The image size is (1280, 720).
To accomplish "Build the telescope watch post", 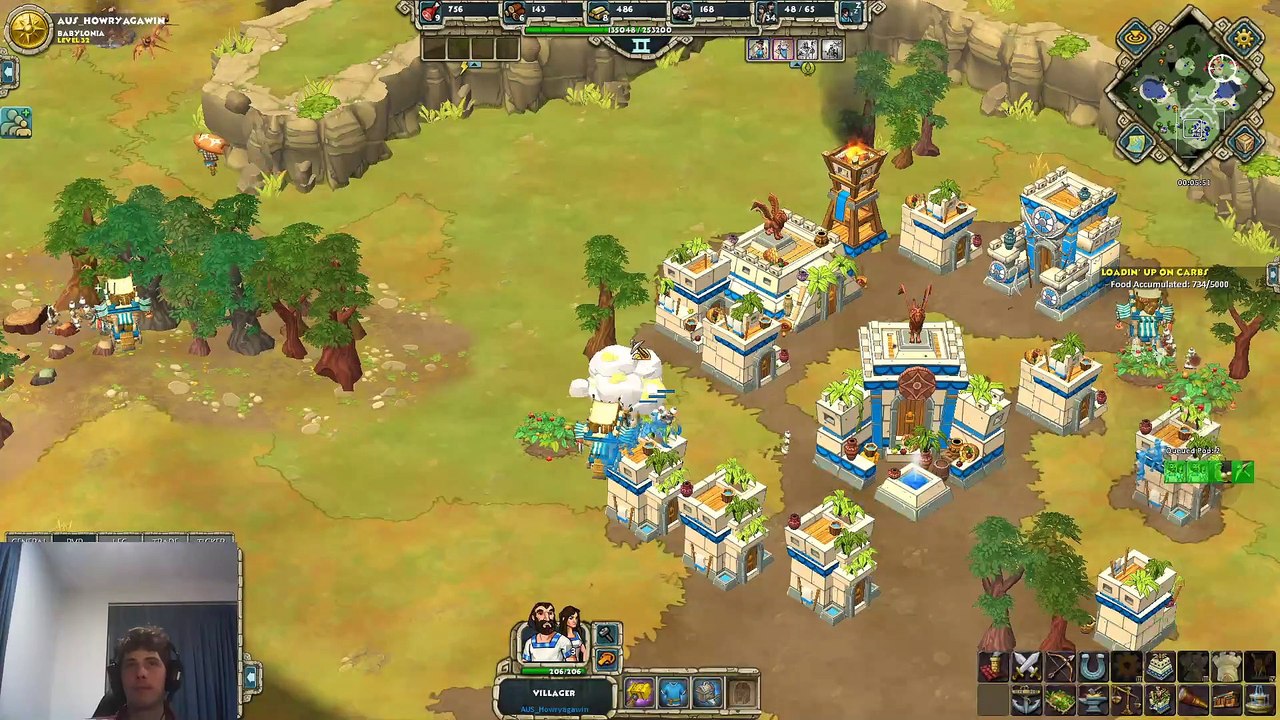I will pos(1193,699).
